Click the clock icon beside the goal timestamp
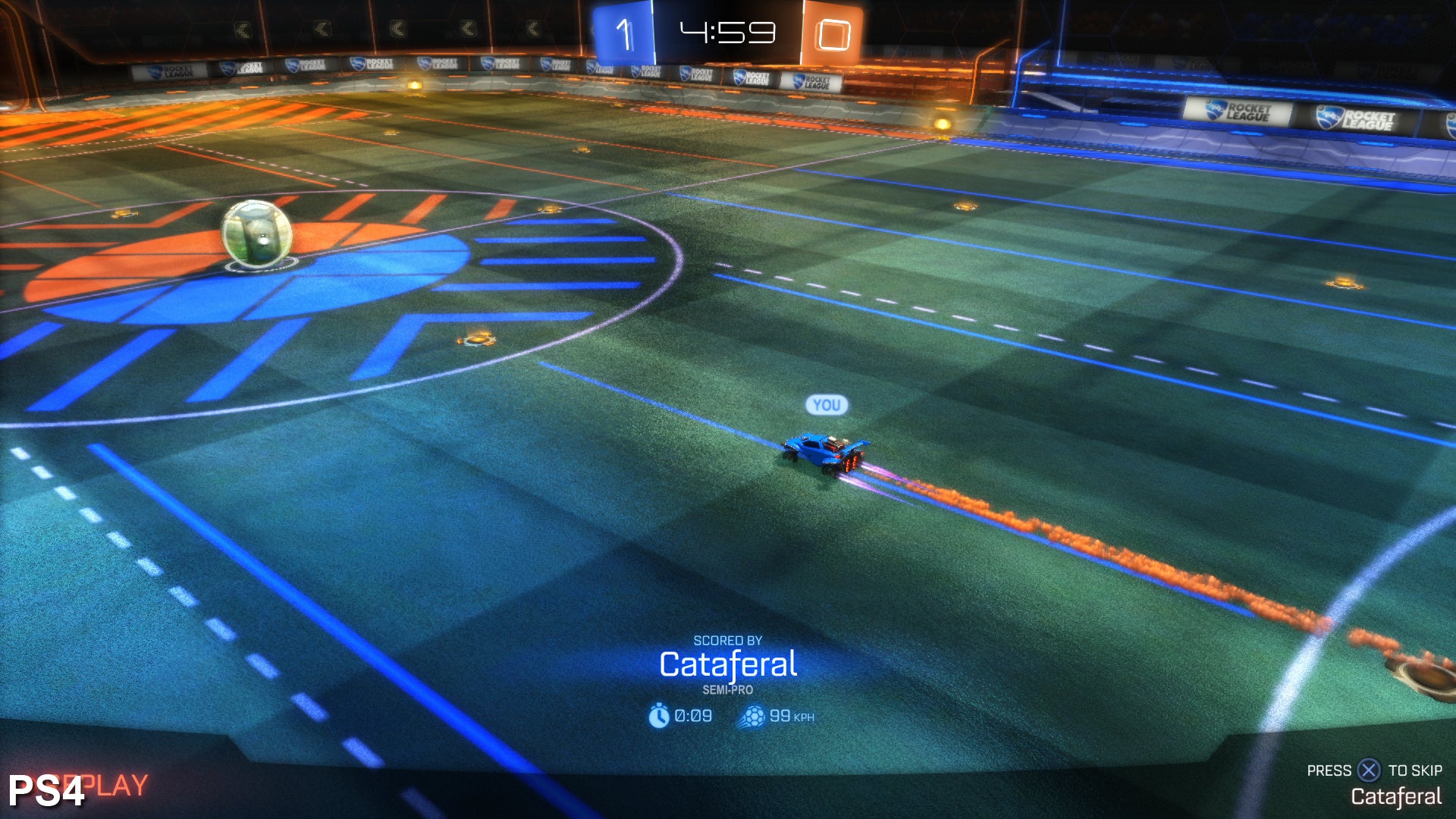1456x819 pixels. (x=658, y=714)
